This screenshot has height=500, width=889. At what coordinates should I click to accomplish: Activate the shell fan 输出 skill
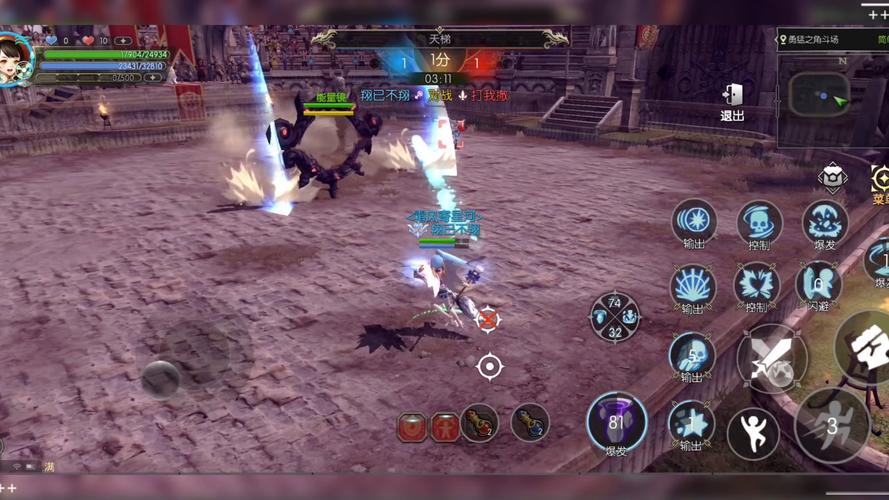click(692, 286)
